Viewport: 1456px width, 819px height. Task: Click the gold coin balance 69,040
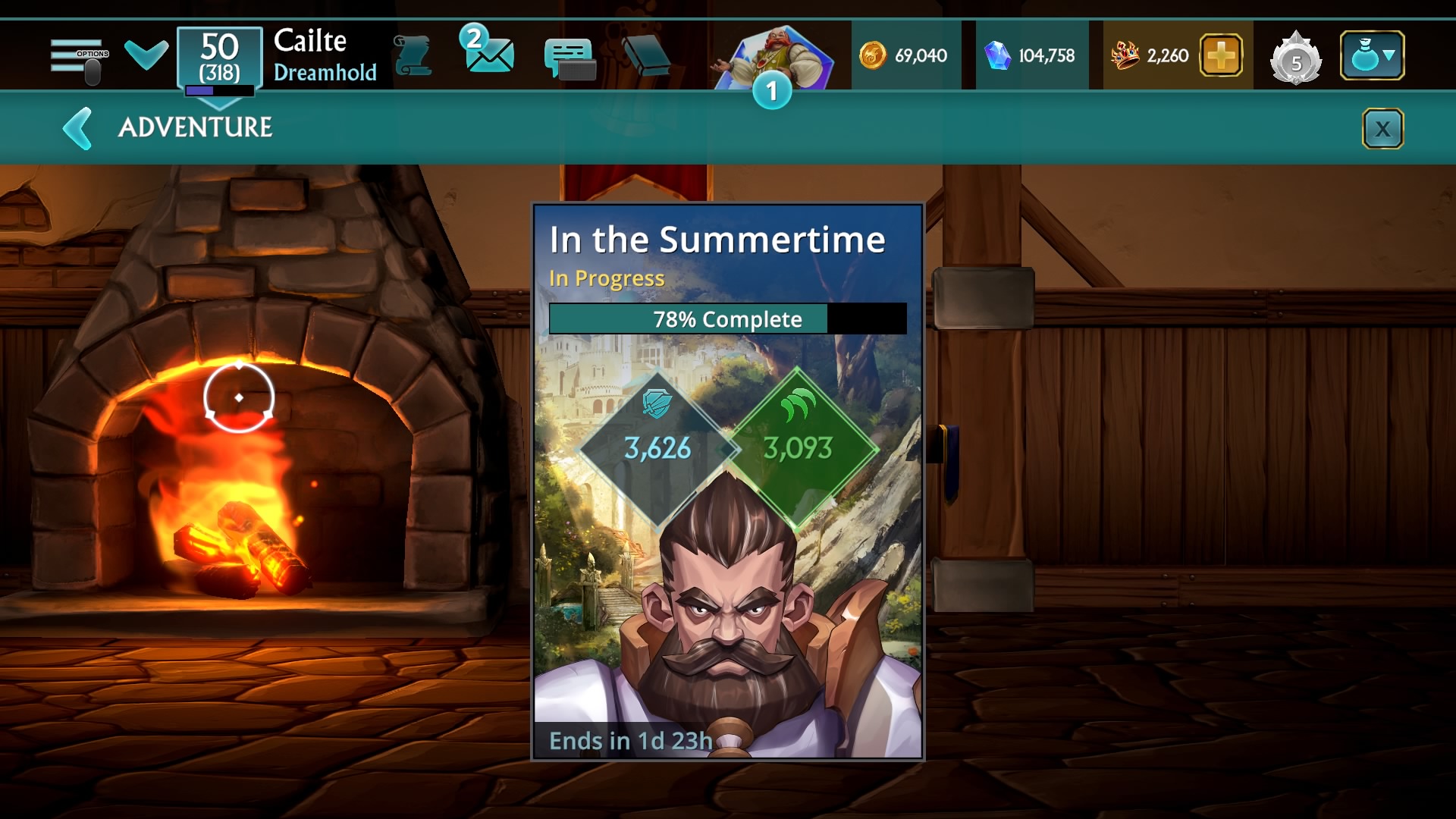[x=904, y=56]
